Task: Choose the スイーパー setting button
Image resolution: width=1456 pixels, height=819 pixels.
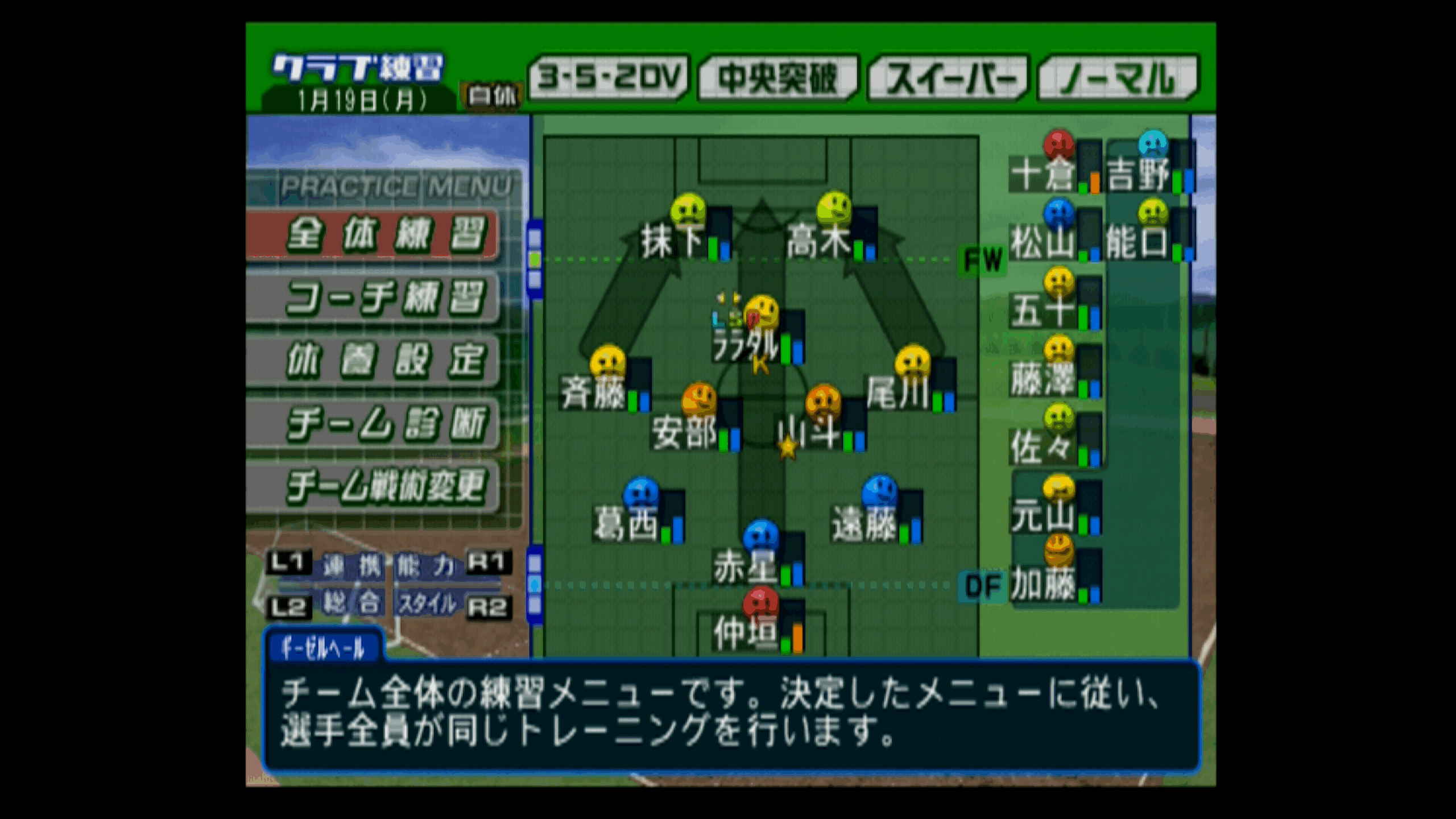Action: (x=948, y=78)
